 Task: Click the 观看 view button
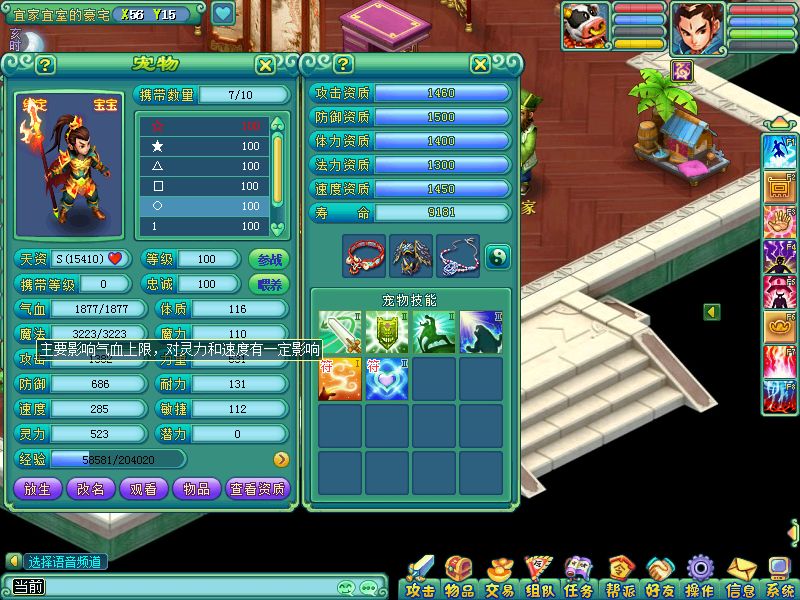coord(144,488)
